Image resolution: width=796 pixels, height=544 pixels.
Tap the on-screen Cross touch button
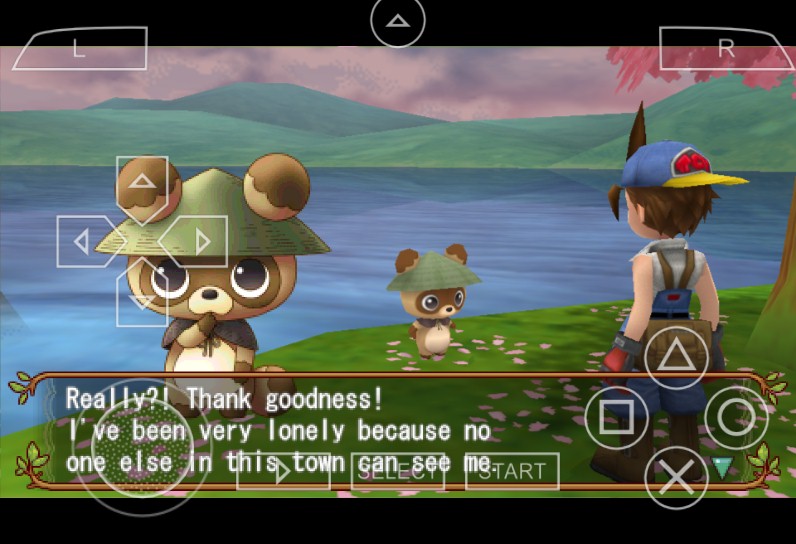click(x=676, y=476)
